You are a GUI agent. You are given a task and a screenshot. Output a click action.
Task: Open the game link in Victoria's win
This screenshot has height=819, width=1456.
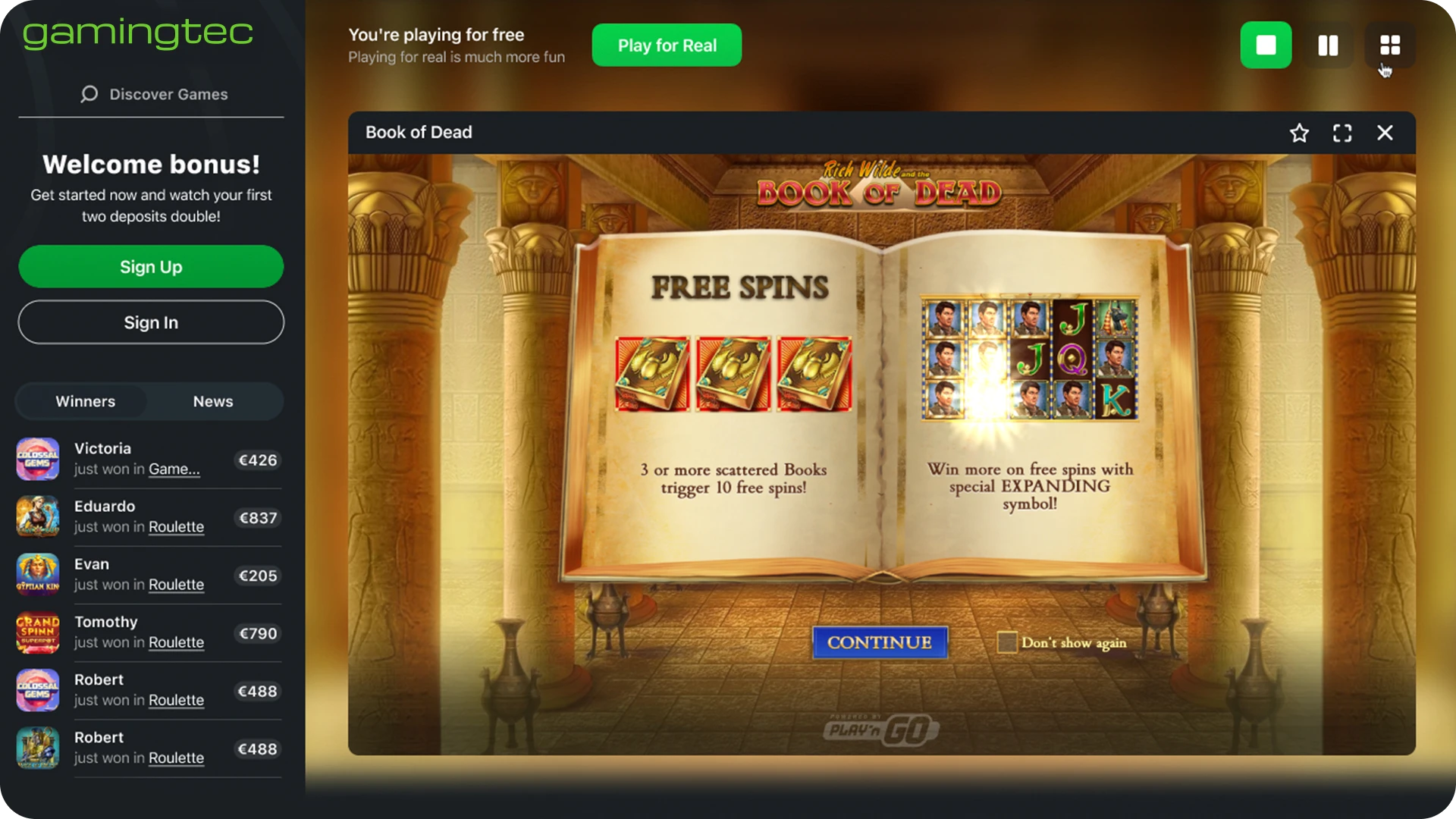click(174, 469)
